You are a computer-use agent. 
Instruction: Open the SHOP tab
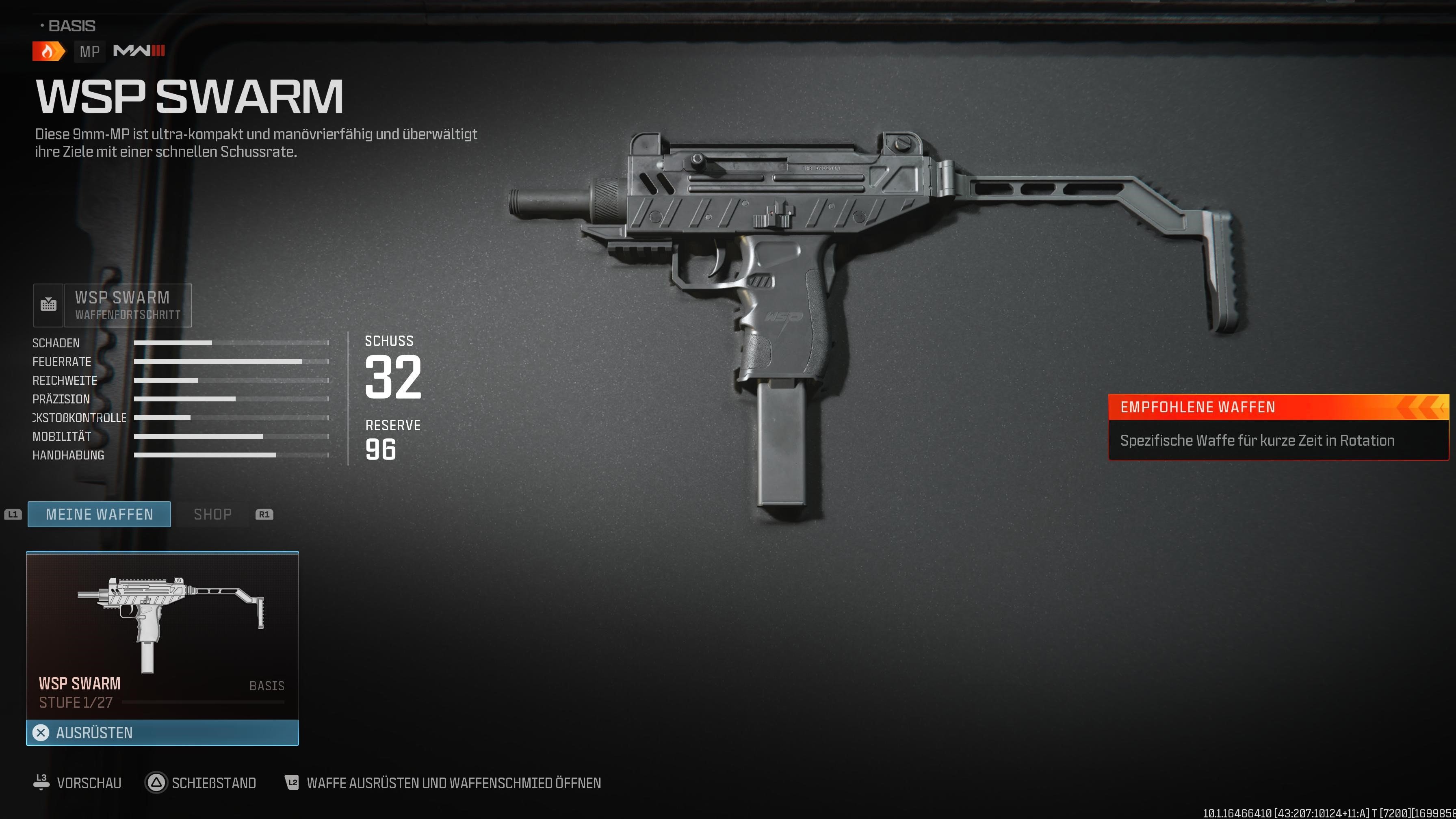(213, 514)
